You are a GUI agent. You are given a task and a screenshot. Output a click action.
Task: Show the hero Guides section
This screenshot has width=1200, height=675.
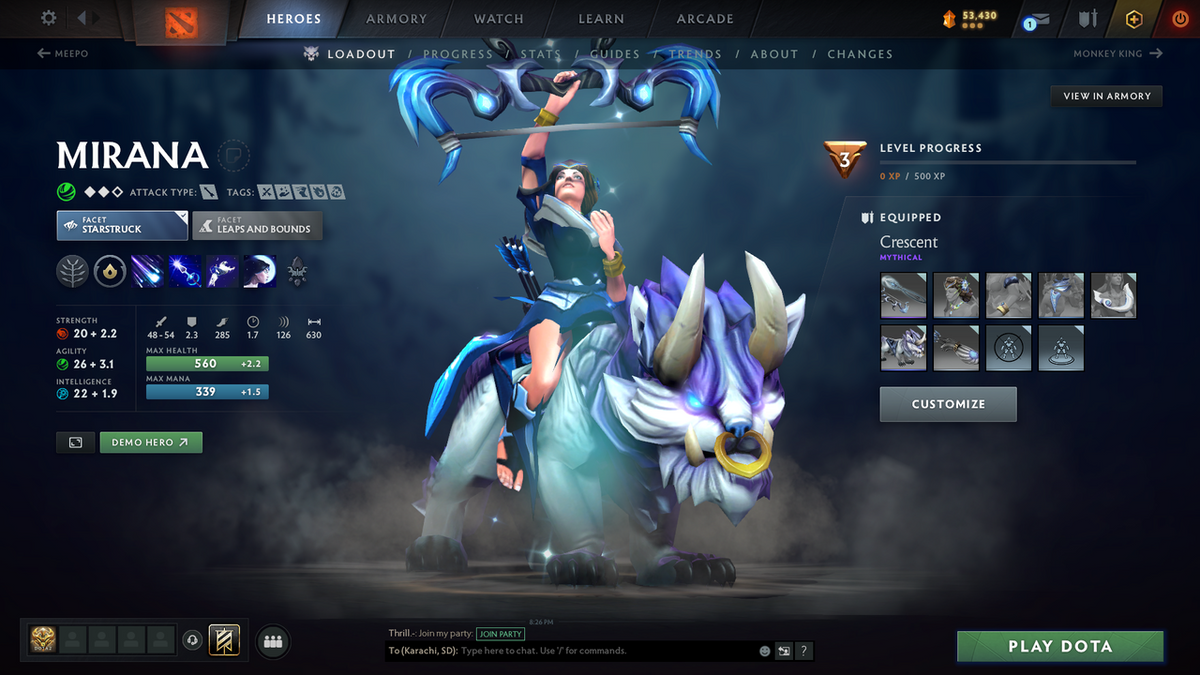[x=615, y=54]
